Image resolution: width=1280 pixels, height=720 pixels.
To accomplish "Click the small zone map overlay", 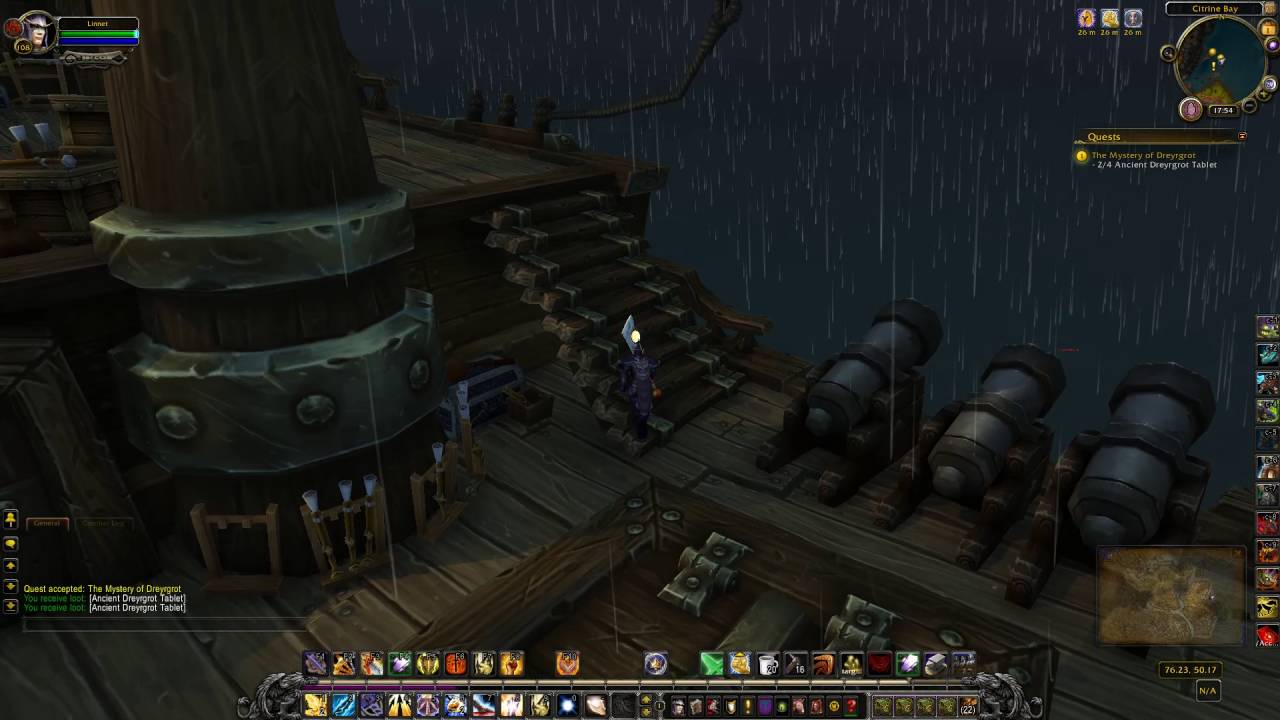I will 1171,595.
